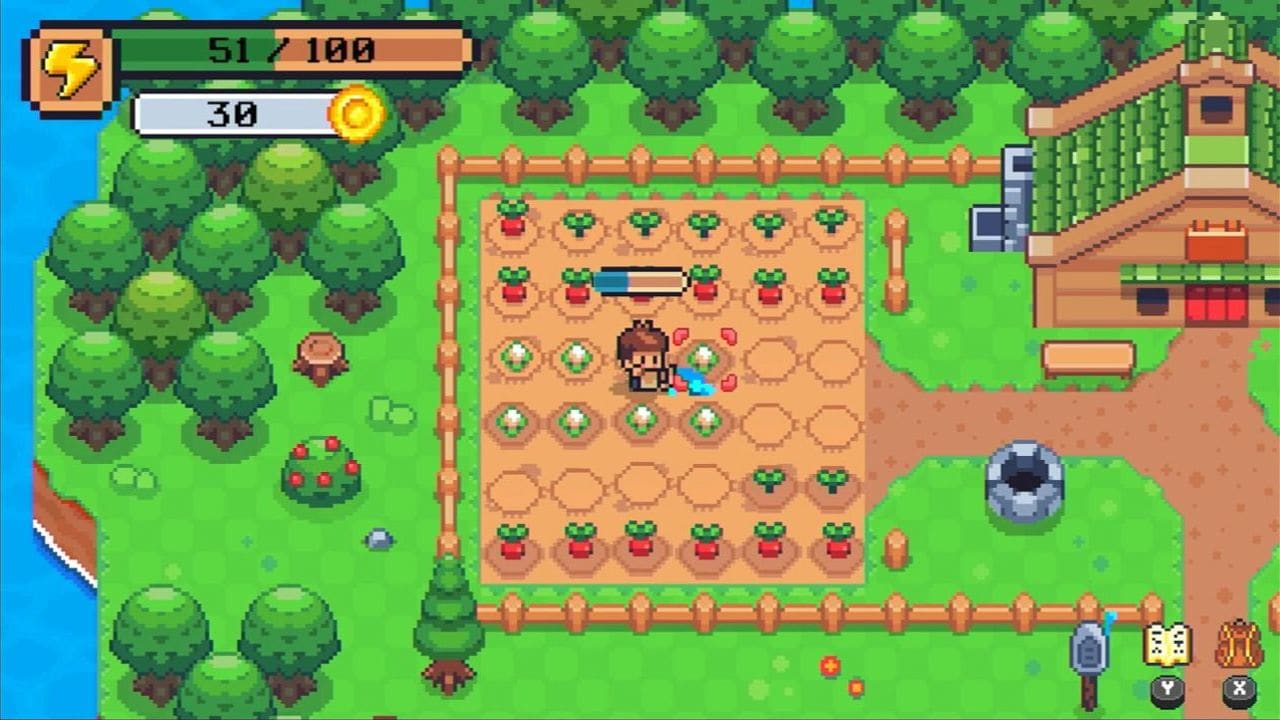Click the gray rock near the fence
The width and height of the screenshot is (1280, 720).
(x=380, y=540)
